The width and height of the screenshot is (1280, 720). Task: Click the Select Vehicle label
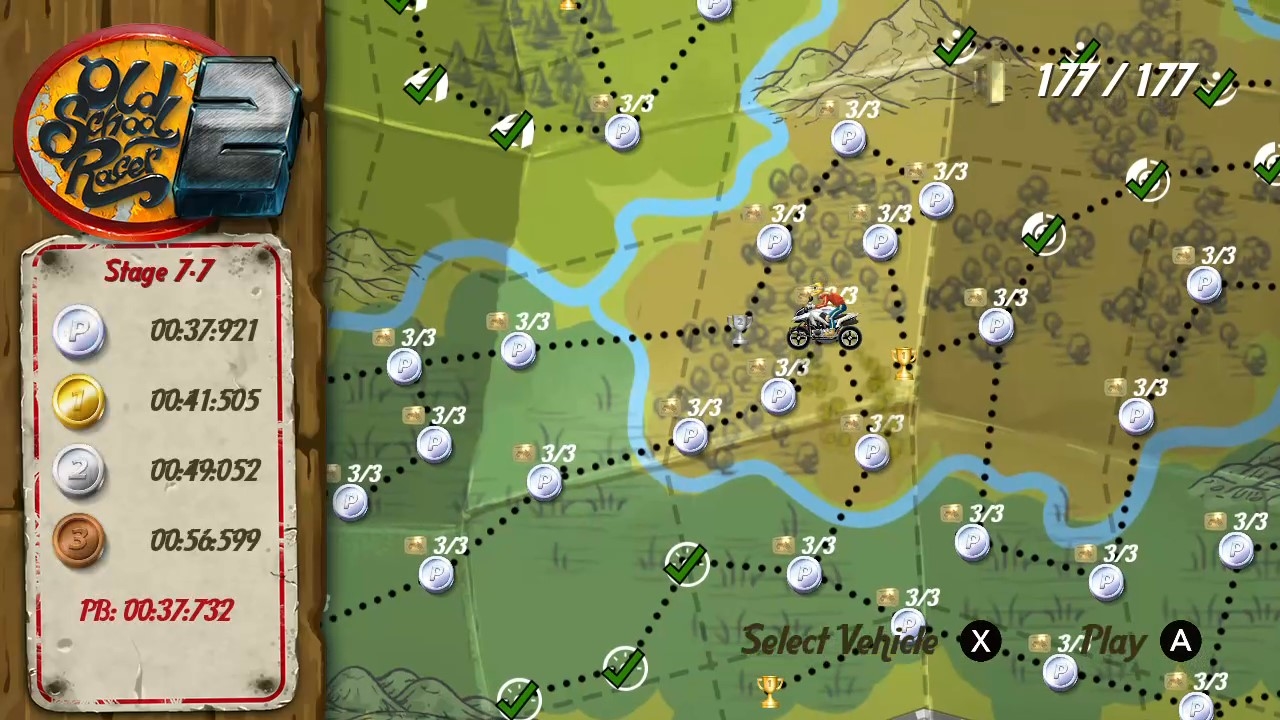[838, 641]
